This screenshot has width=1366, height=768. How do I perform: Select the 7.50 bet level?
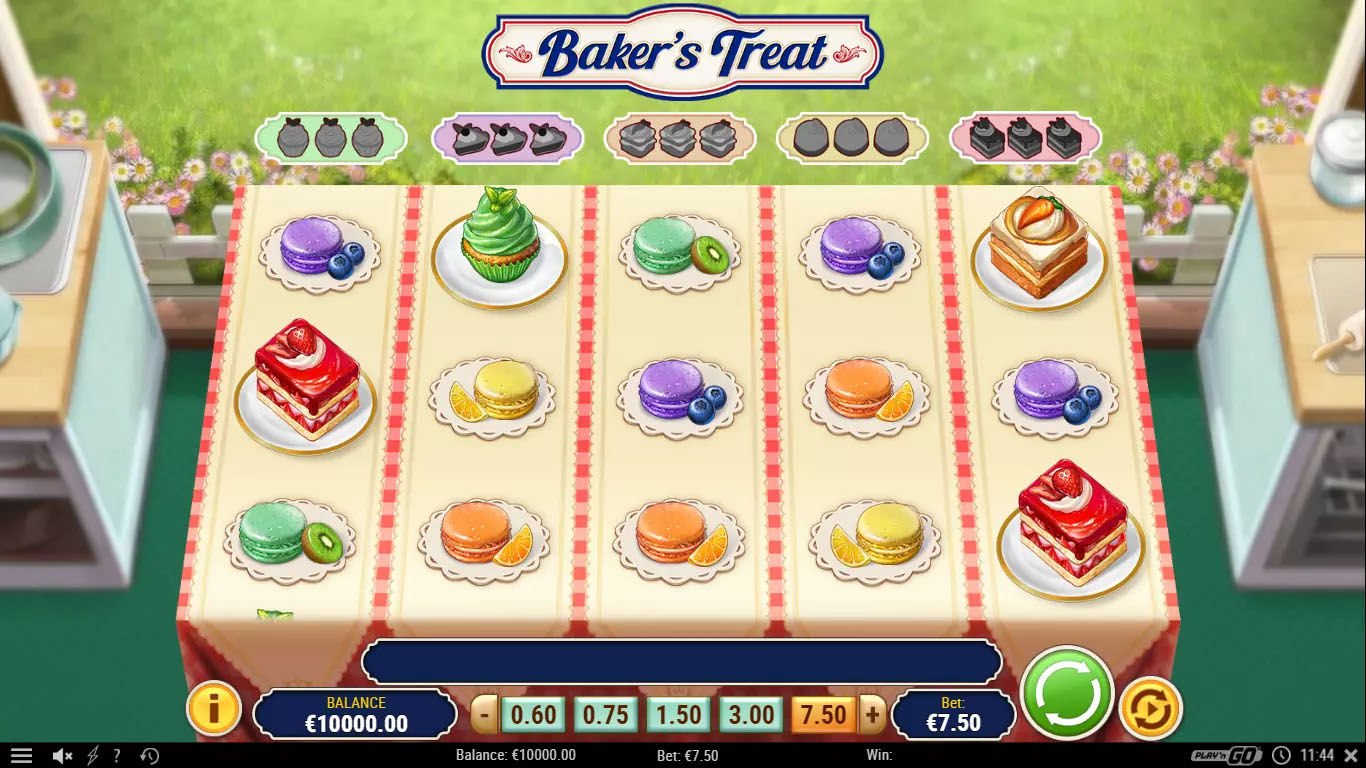coord(824,715)
